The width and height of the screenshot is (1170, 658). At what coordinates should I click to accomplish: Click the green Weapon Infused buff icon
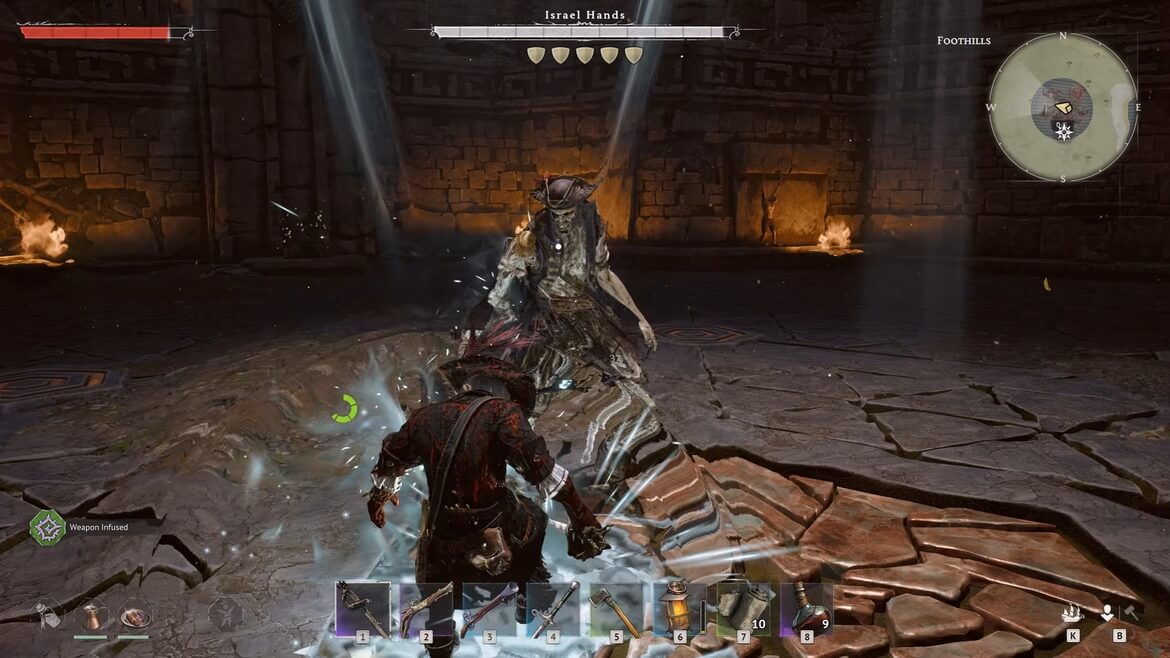point(47,527)
